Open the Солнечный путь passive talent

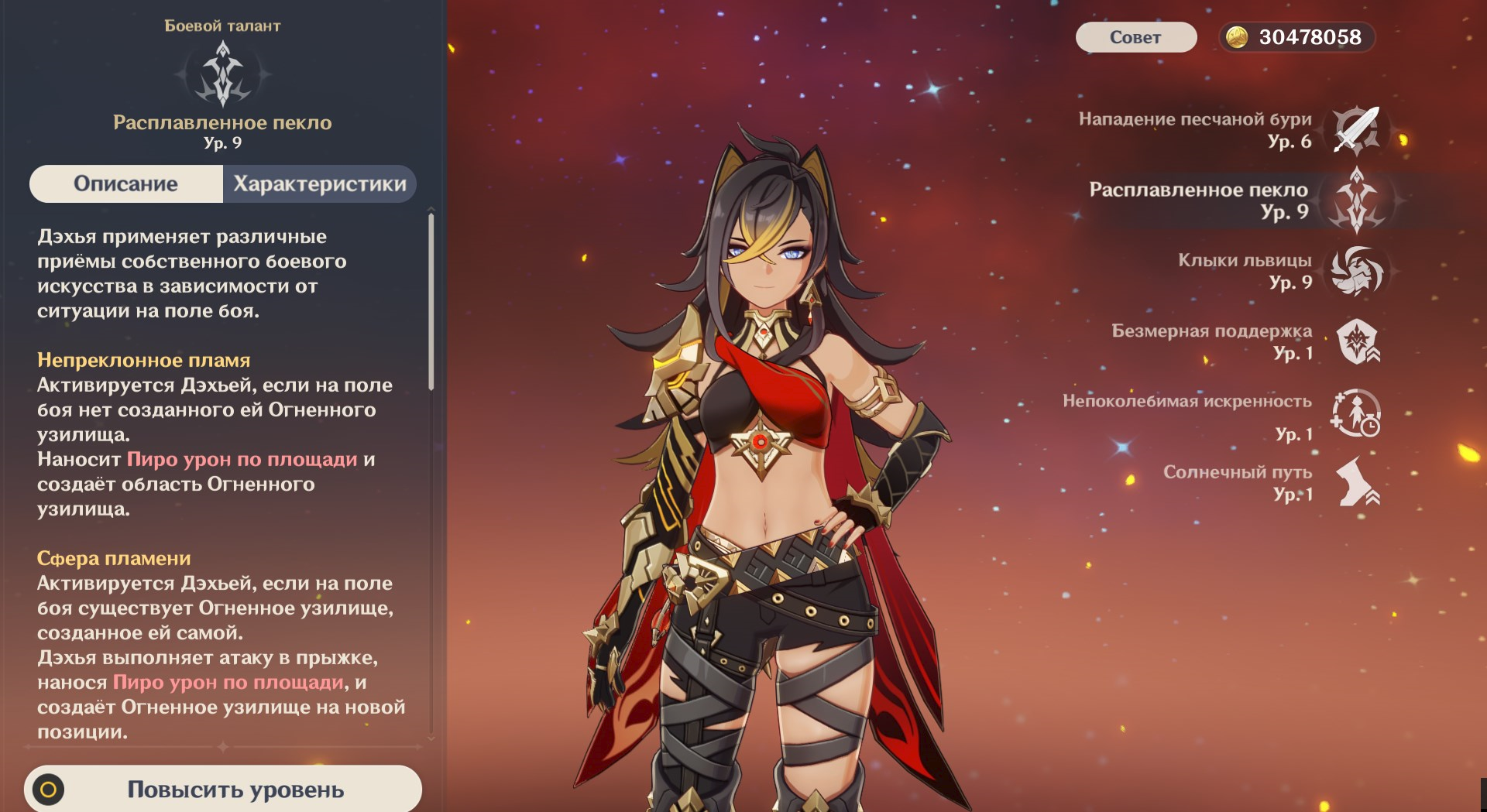1357,483
